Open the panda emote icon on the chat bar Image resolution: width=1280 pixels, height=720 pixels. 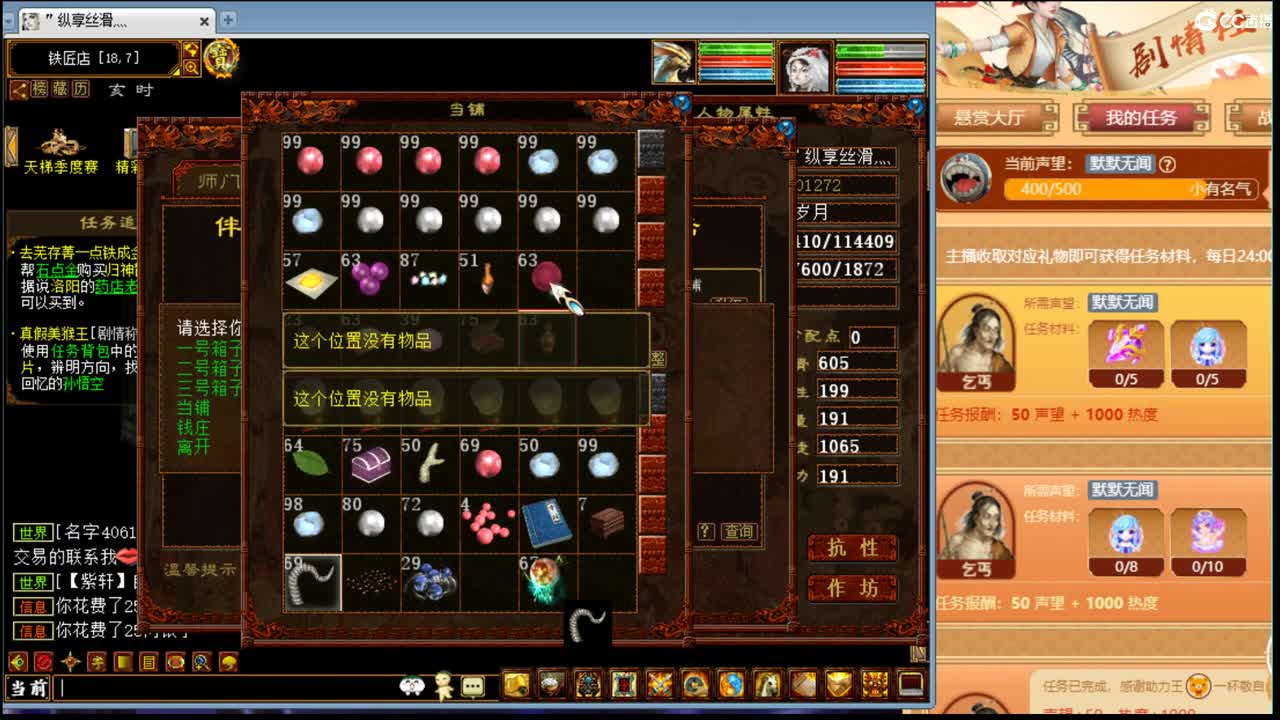click(411, 685)
